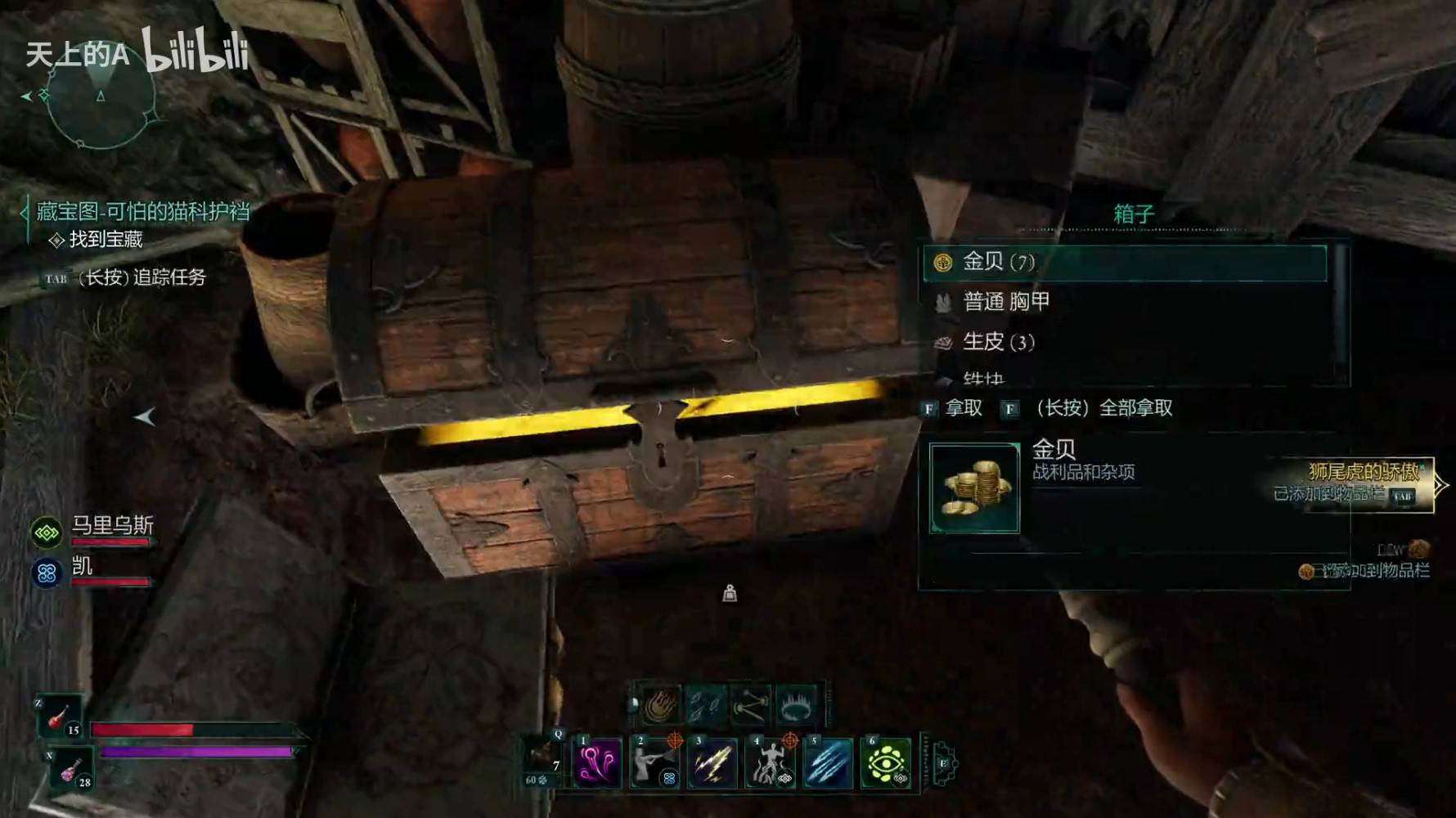Select the 藏宝图-可怕的猫科护裆 quest tracker

point(142,212)
